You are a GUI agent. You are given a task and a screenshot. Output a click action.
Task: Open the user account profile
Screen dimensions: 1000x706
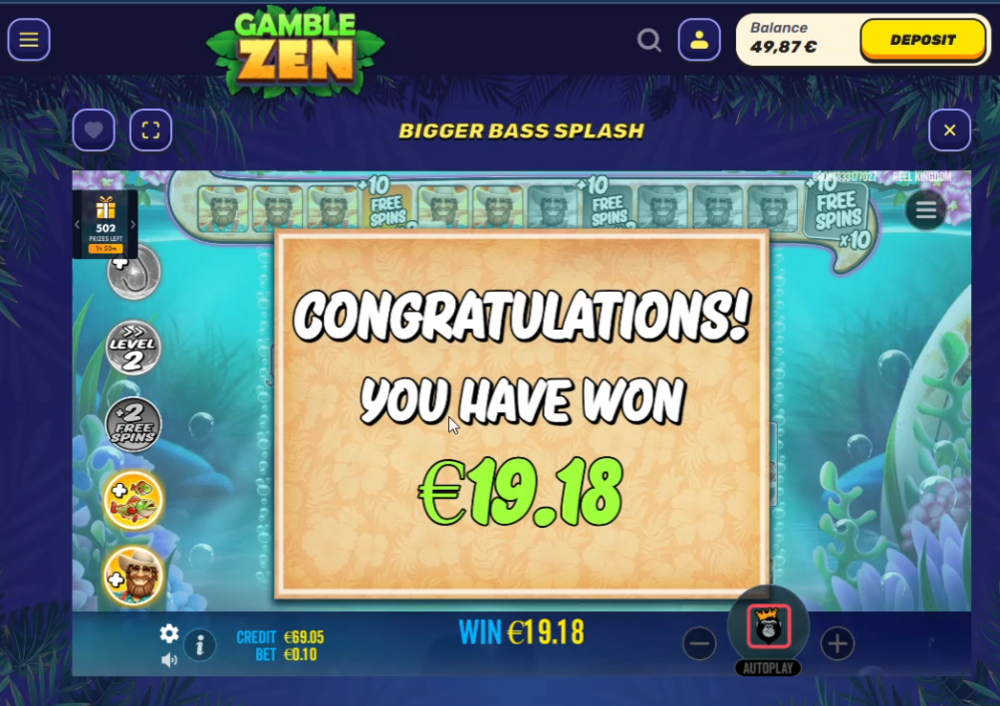click(699, 40)
